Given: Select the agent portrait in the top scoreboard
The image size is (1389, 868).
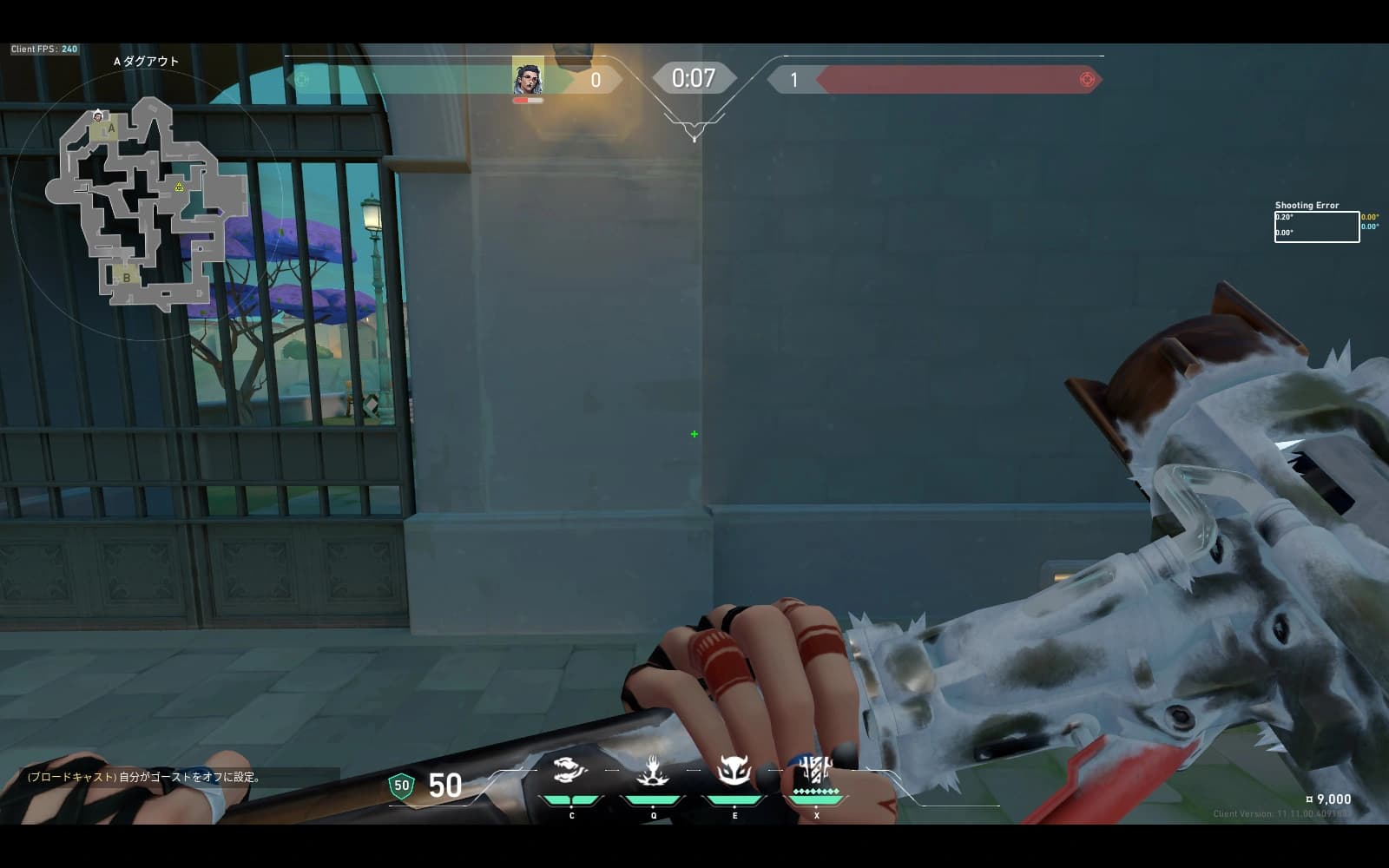Looking at the screenshot, I should 527,78.
